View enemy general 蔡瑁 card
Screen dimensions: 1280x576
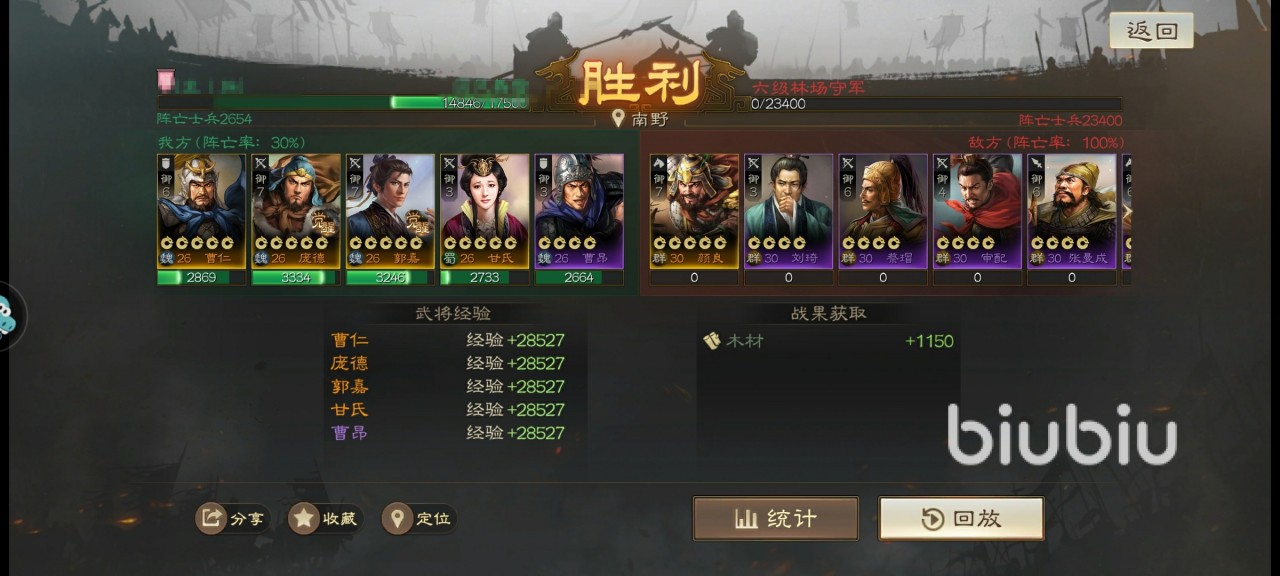pyautogui.click(x=883, y=211)
